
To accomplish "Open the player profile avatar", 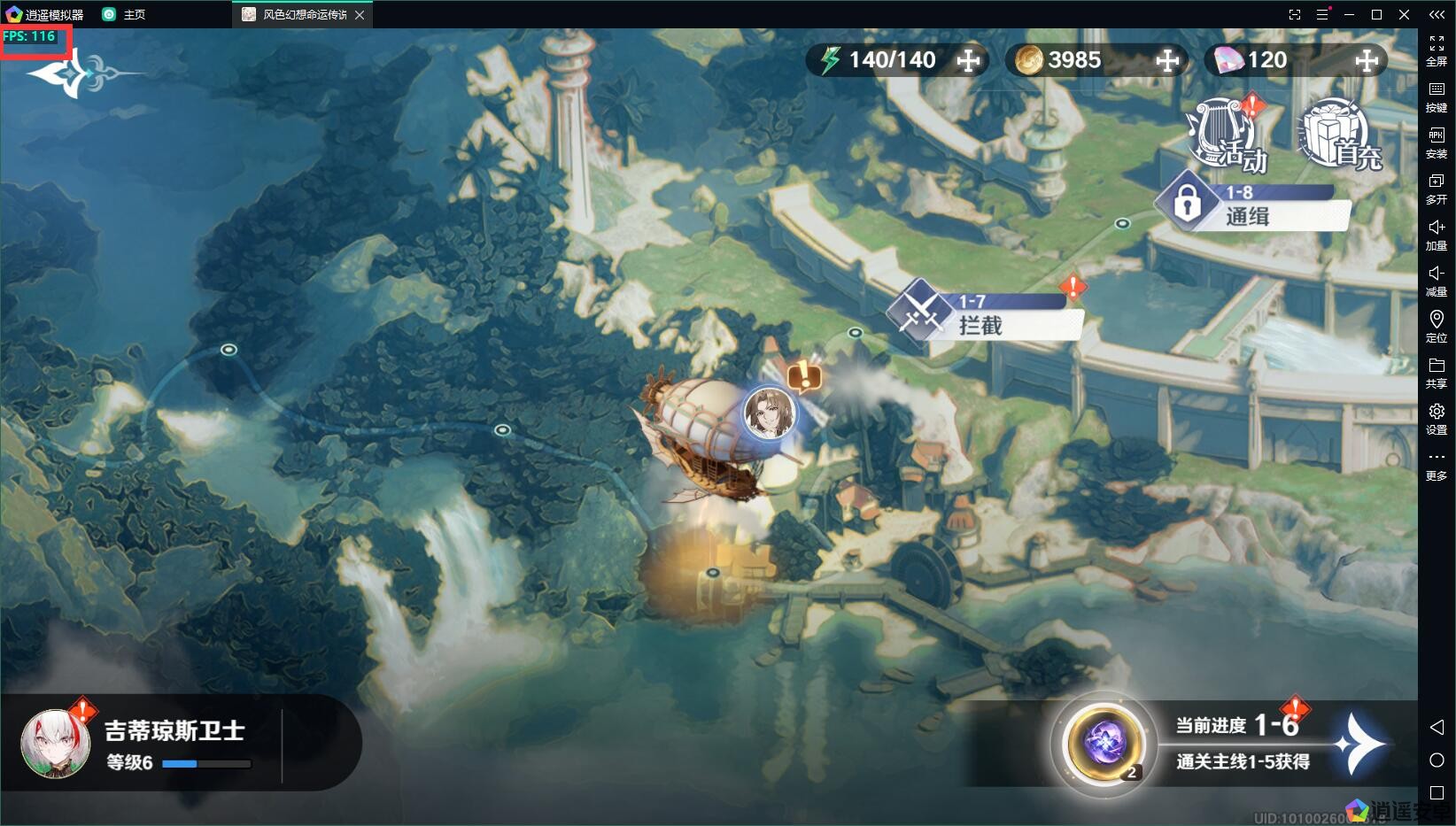I will (56, 744).
